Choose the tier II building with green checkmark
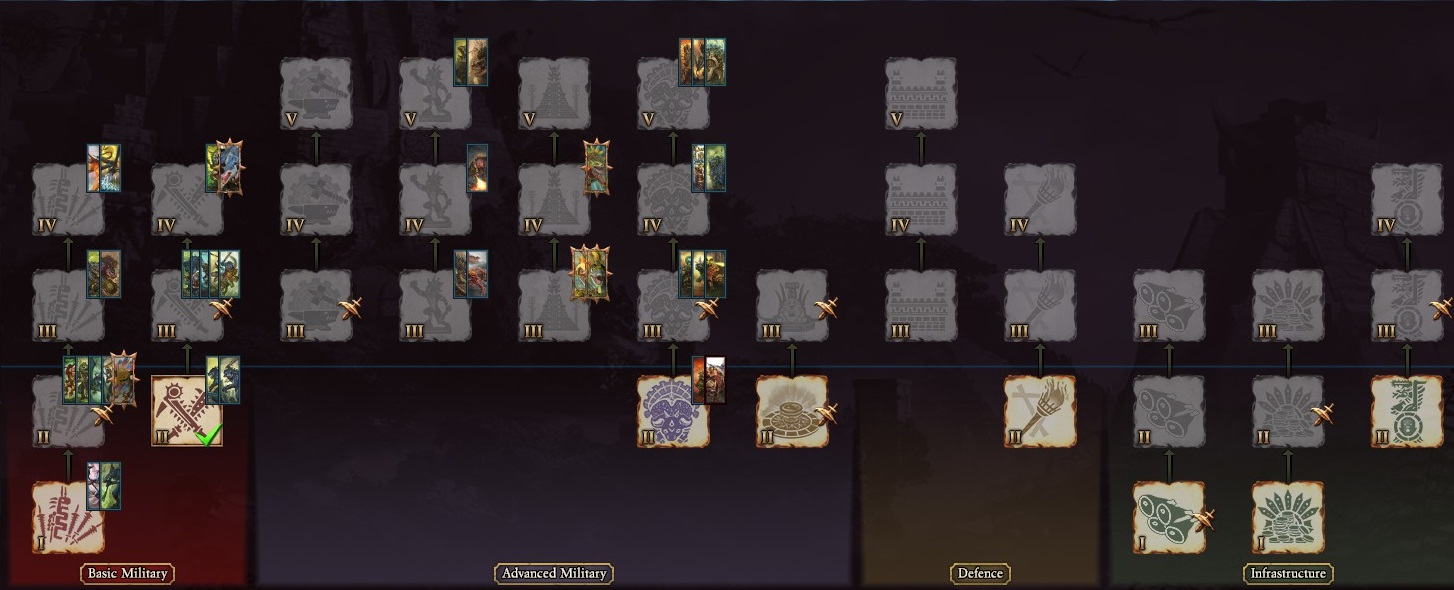 [187, 411]
